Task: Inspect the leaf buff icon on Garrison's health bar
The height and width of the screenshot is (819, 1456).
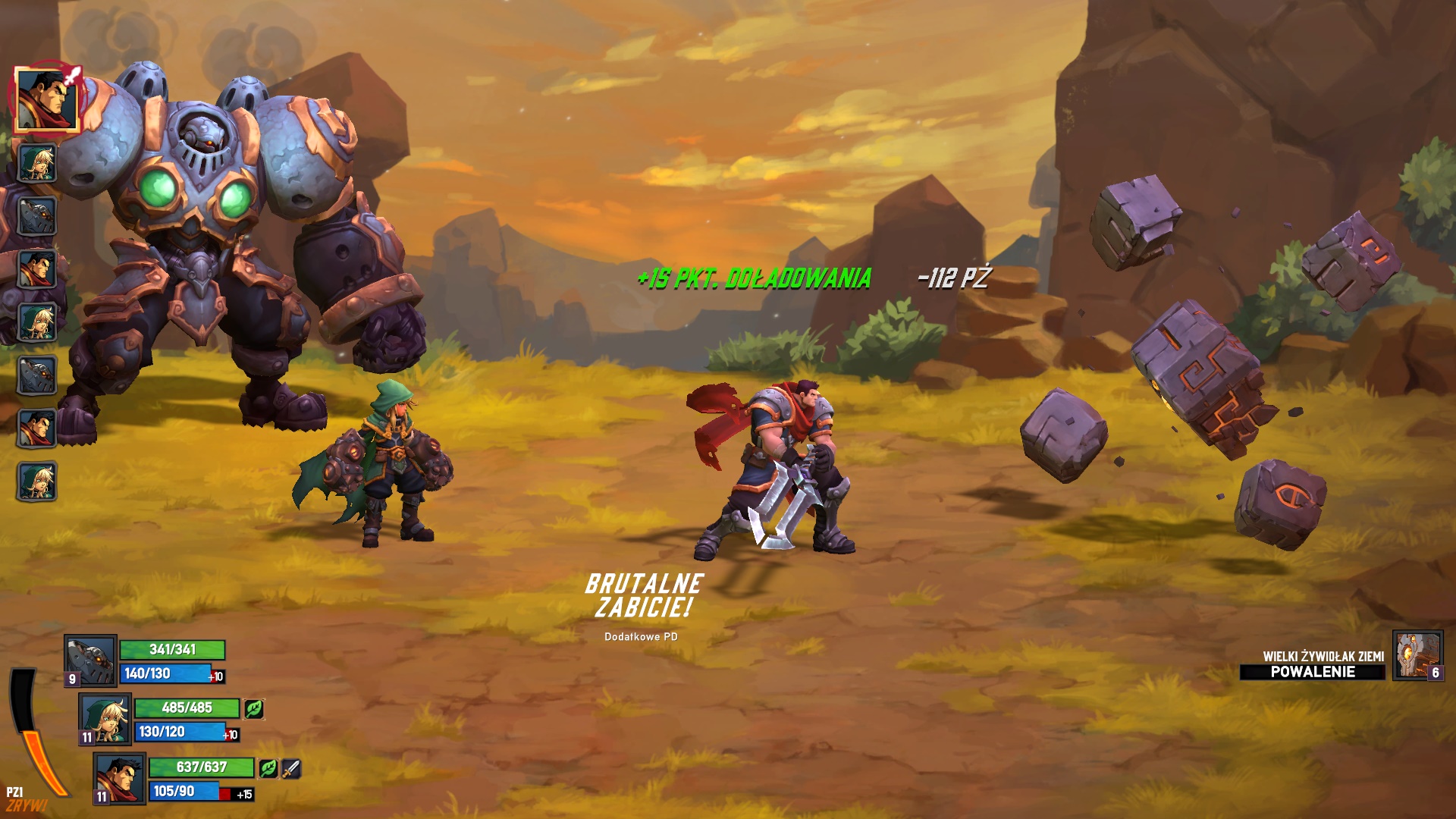Action: (x=268, y=769)
